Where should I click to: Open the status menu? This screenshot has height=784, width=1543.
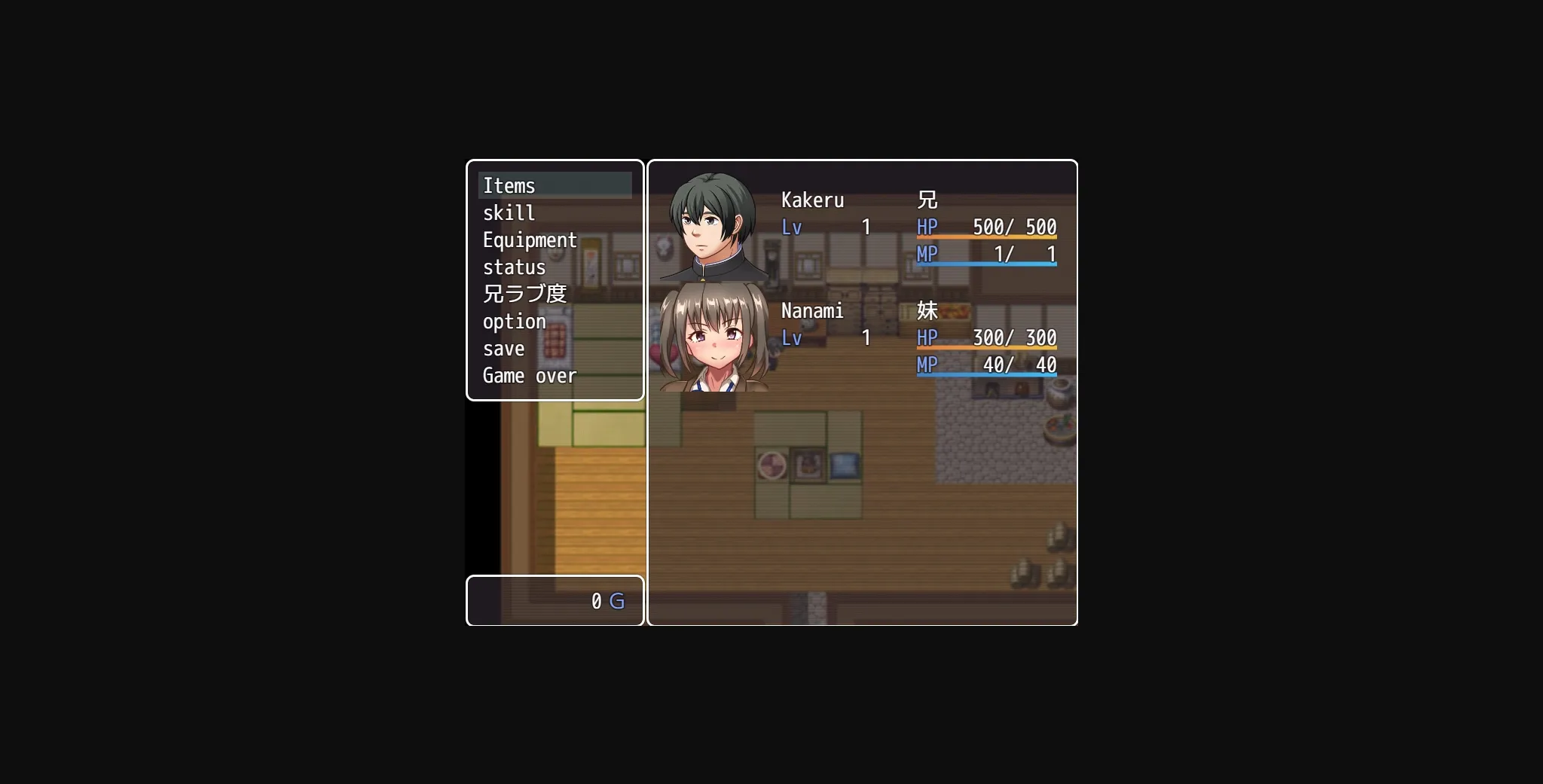(515, 267)
